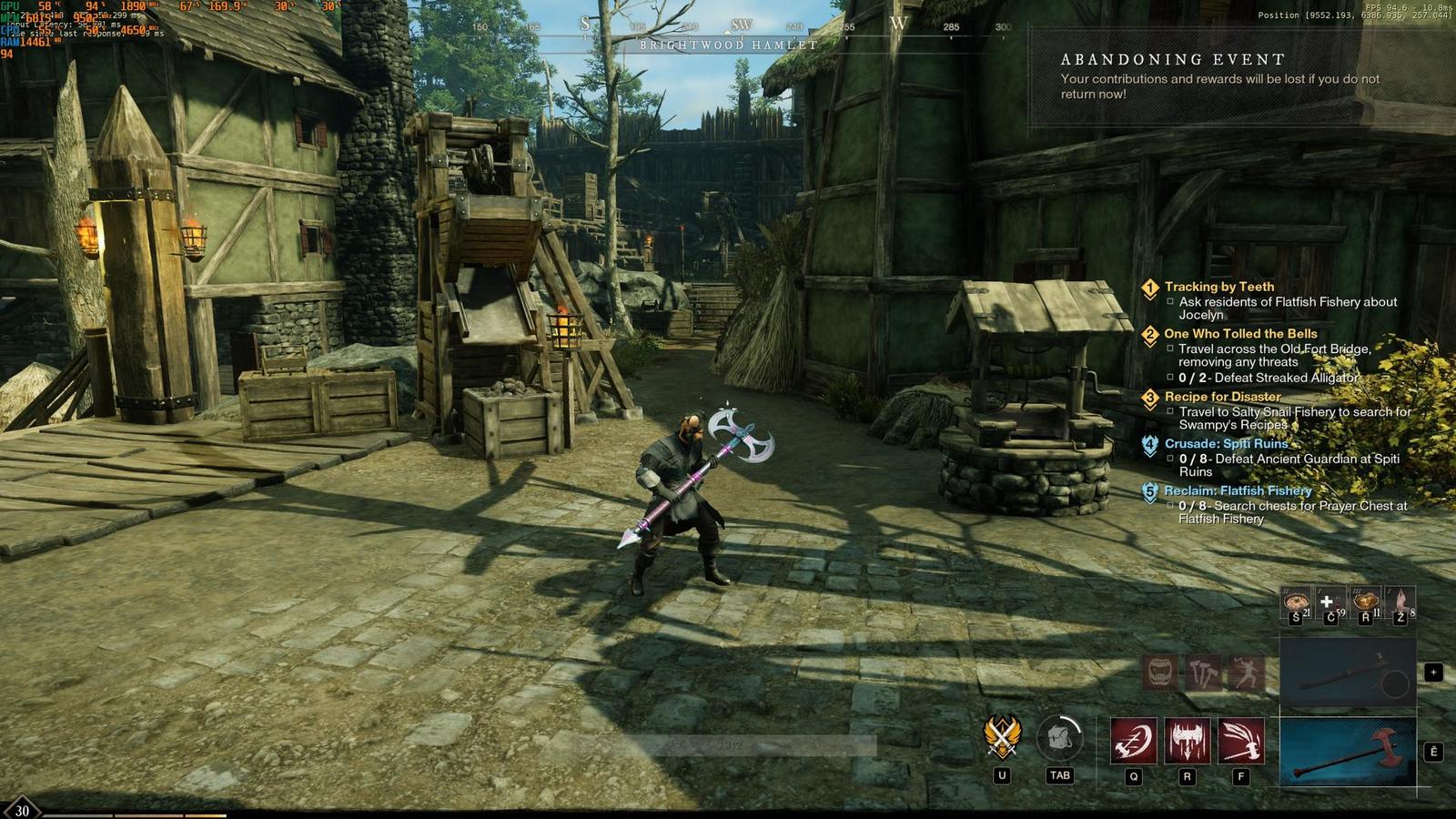The width and height of the screenshot is (1456, 819).
Task: Select the Reclaim: Flatfish Fishery mission
Action: [1238, 490]
